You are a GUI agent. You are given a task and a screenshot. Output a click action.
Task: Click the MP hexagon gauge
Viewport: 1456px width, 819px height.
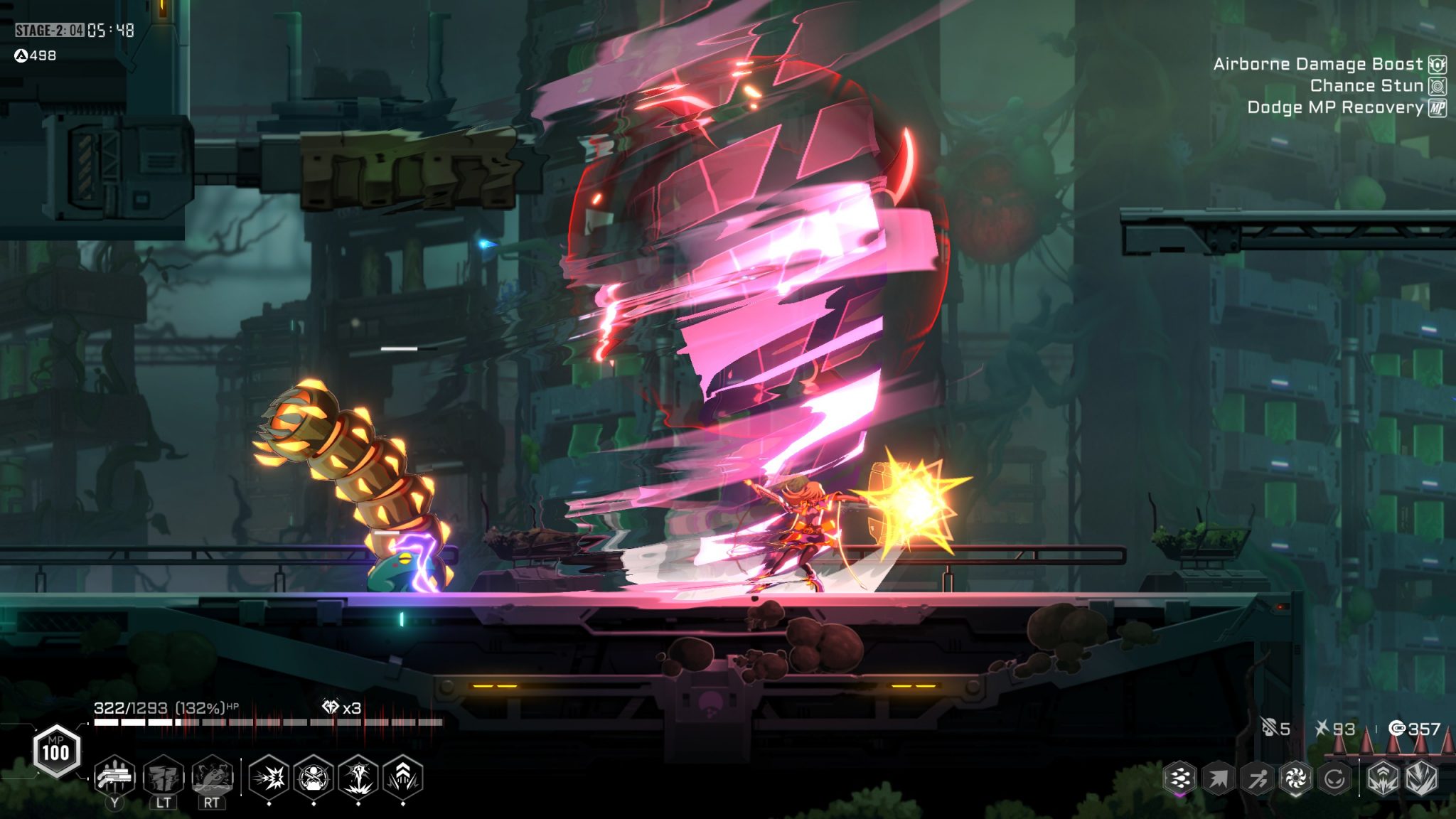(56, 751)
